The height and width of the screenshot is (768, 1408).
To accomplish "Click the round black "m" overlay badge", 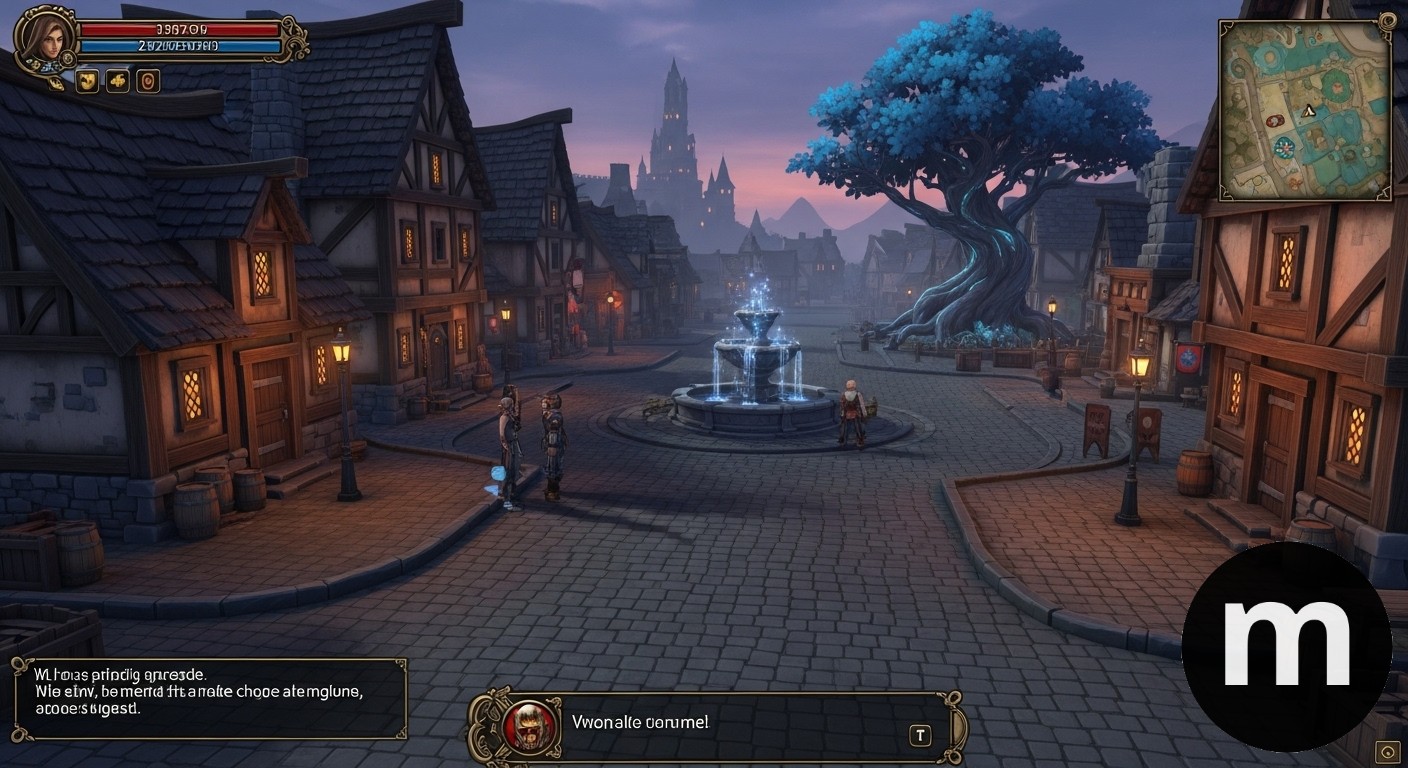I will [x=1286, y=646].
